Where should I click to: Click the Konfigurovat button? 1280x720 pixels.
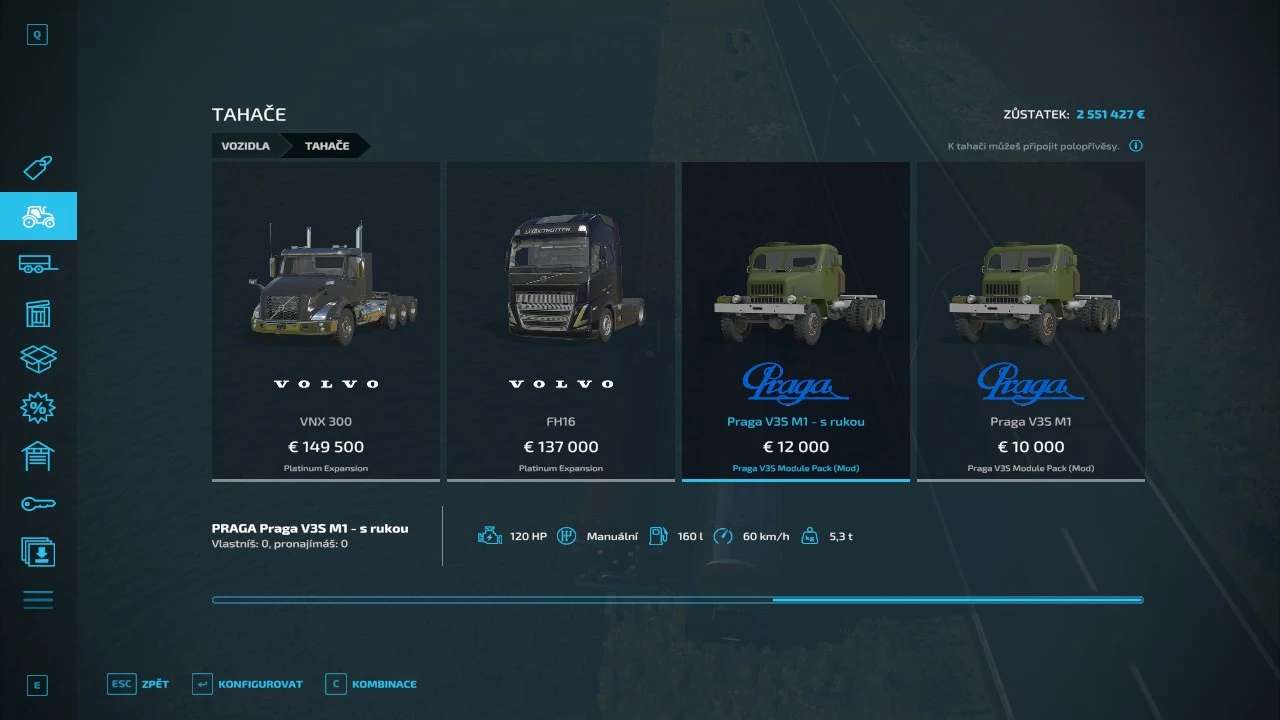(x=248, y=685)
